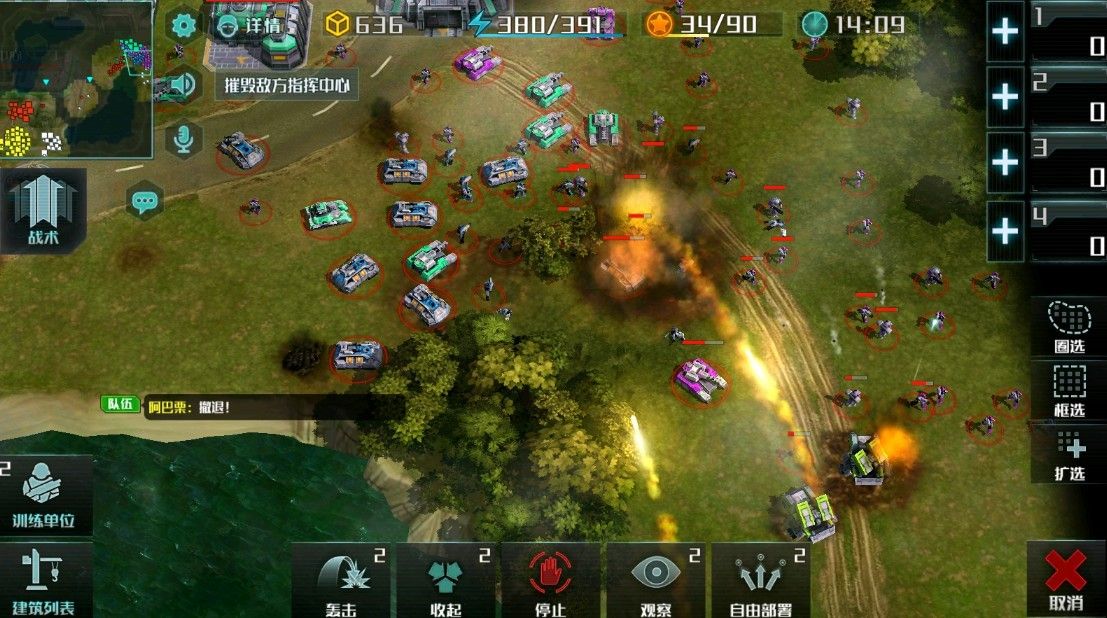Choose the 框选 box select tool
Screen dimensions: 1107x618
pyautogui.click(x=1069, y=390)
